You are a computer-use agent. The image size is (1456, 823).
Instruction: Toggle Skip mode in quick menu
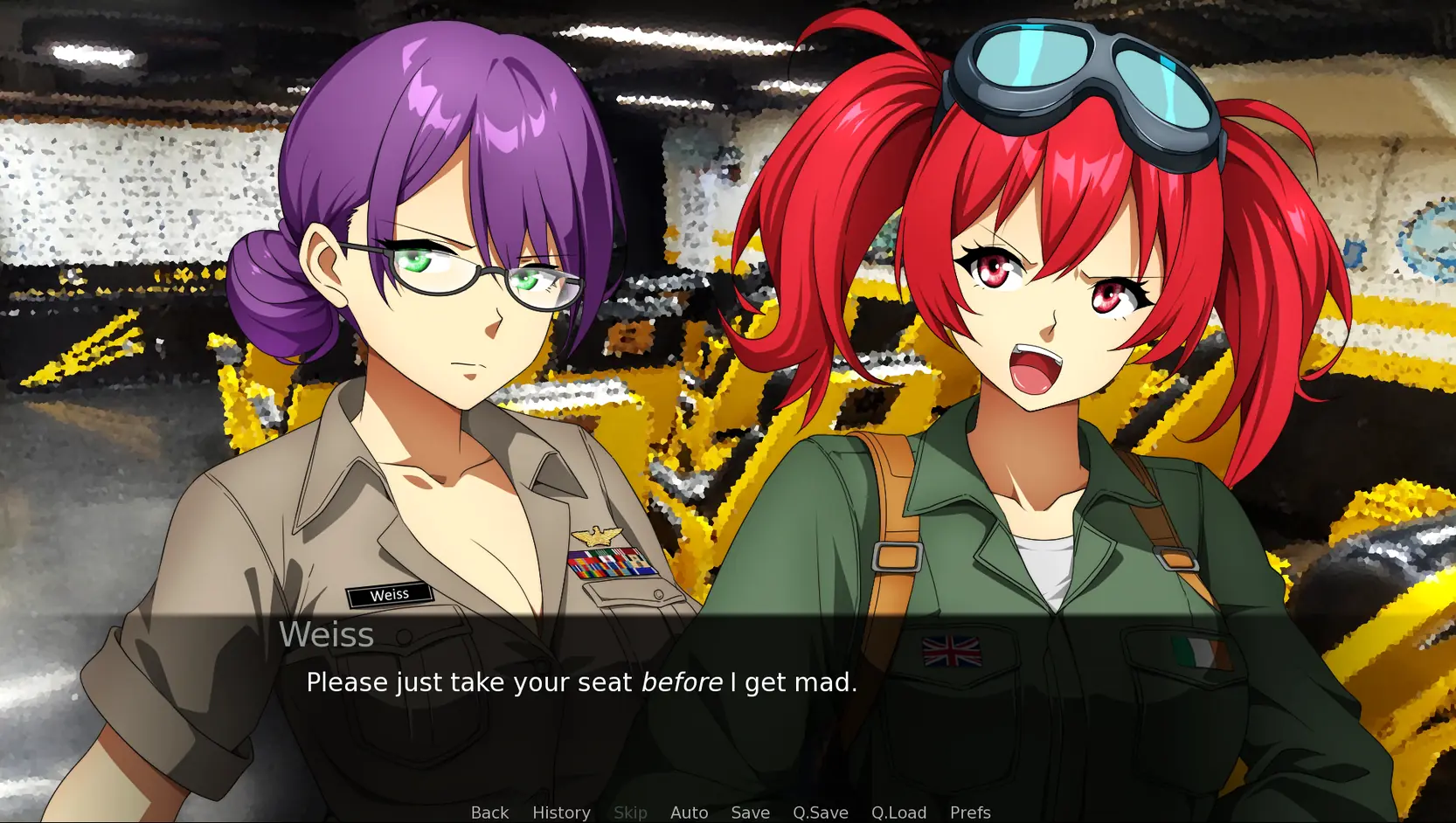pos(630,813)
